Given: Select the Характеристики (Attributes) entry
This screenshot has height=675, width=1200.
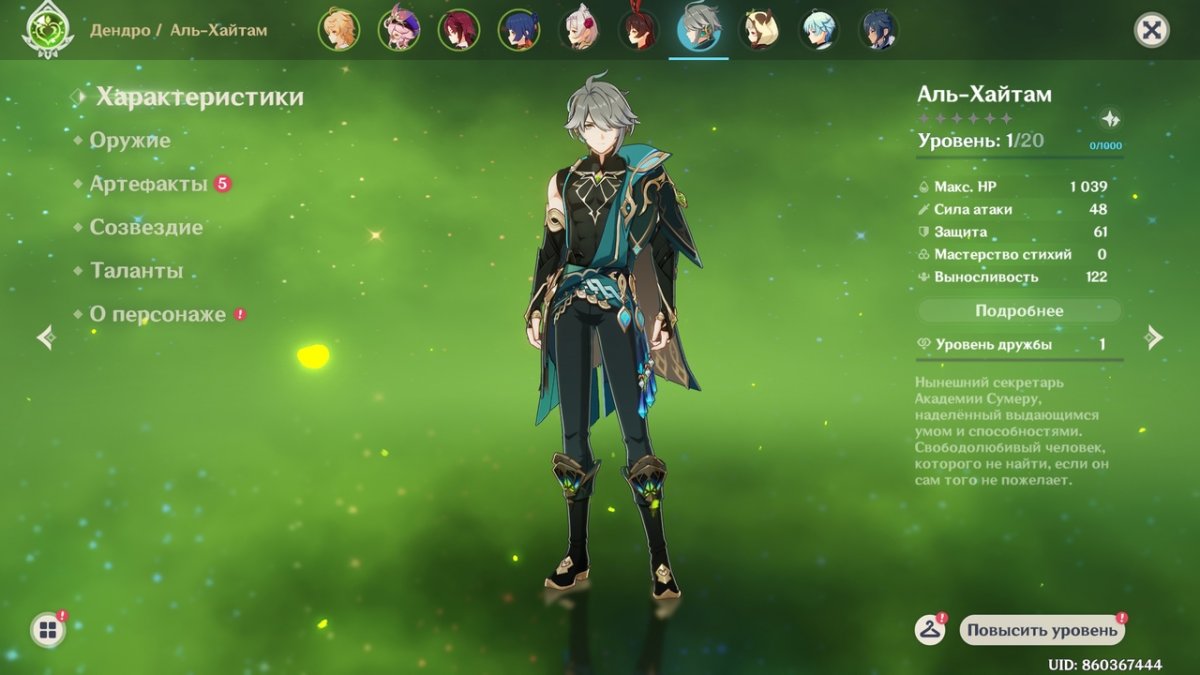Looking at the screenshot, I should [x=199, y=97].
